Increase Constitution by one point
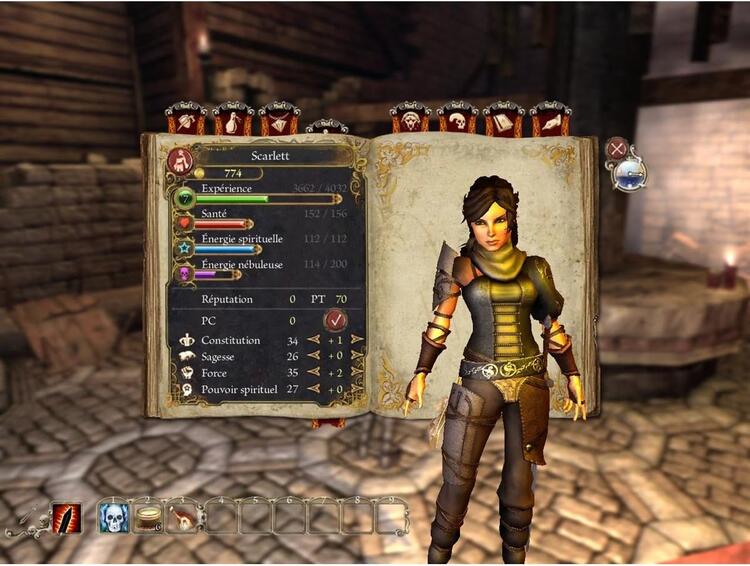This screenshot has width=750, height=566. [x=357, y=342]
